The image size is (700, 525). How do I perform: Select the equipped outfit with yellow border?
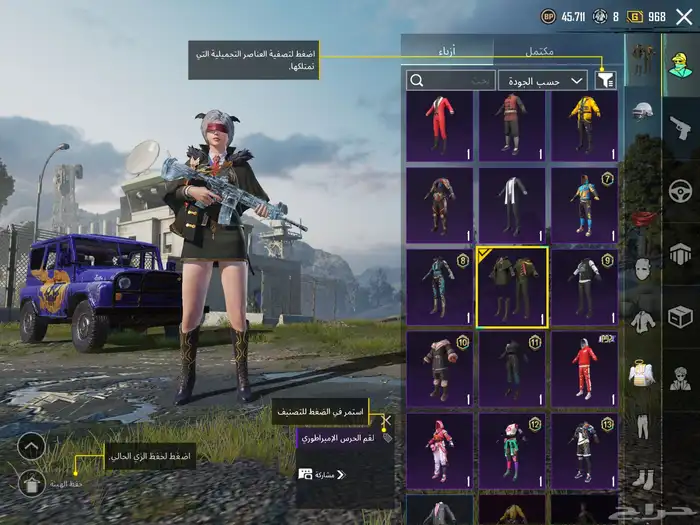coord(512,288)
